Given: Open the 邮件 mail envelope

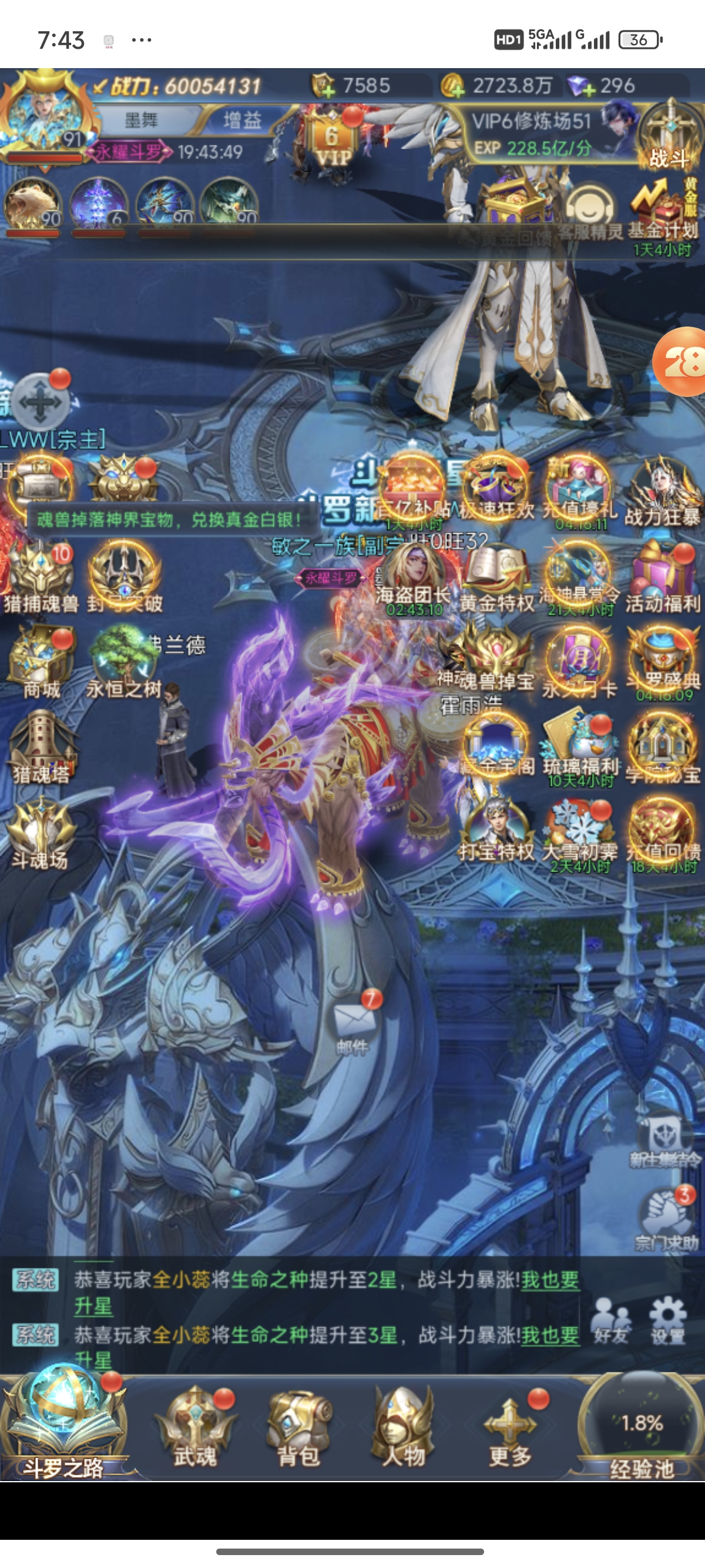Looking at the screenshot, I should coord(353,1022).
